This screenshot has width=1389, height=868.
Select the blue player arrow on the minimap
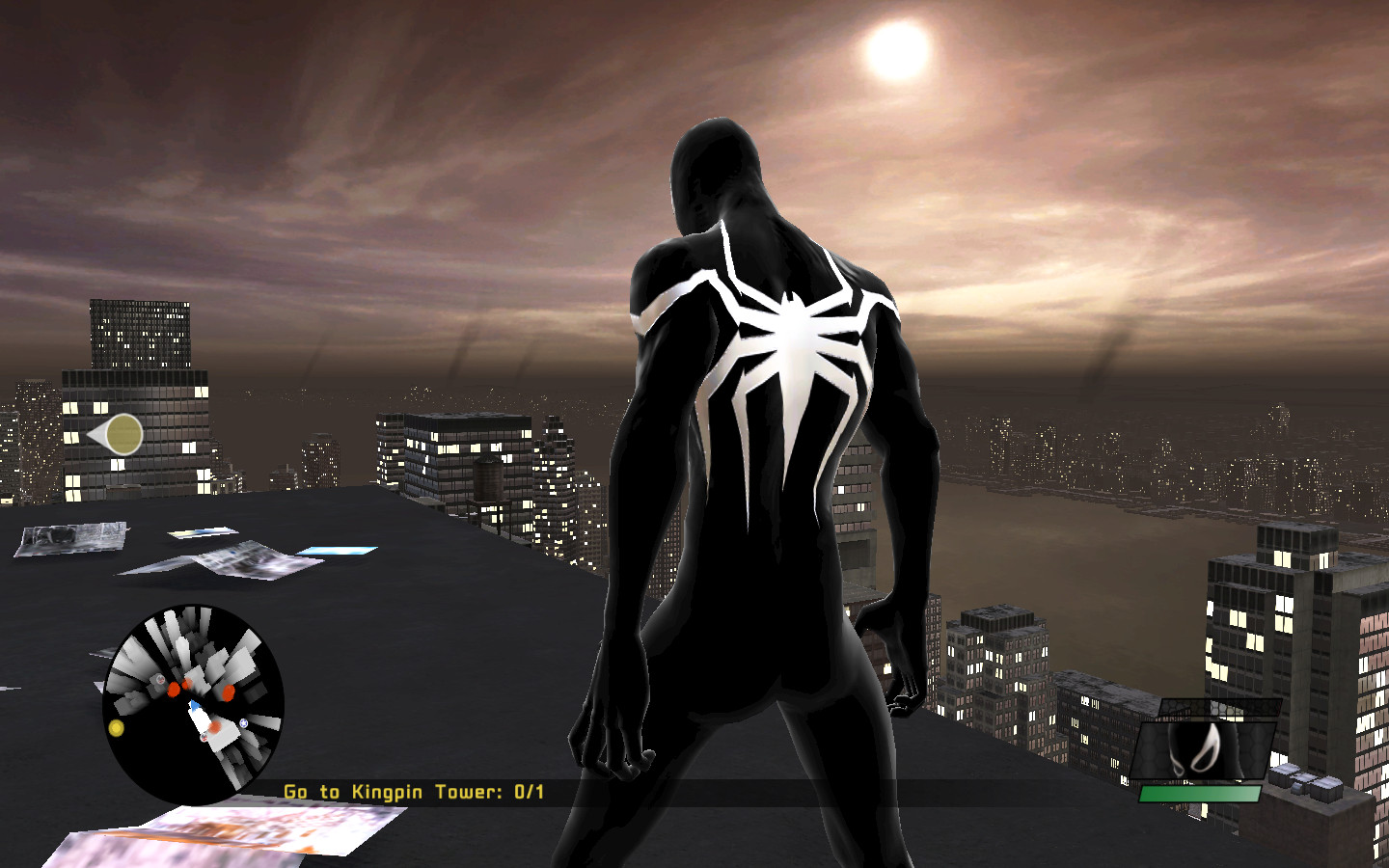click(x=194, y=706)
